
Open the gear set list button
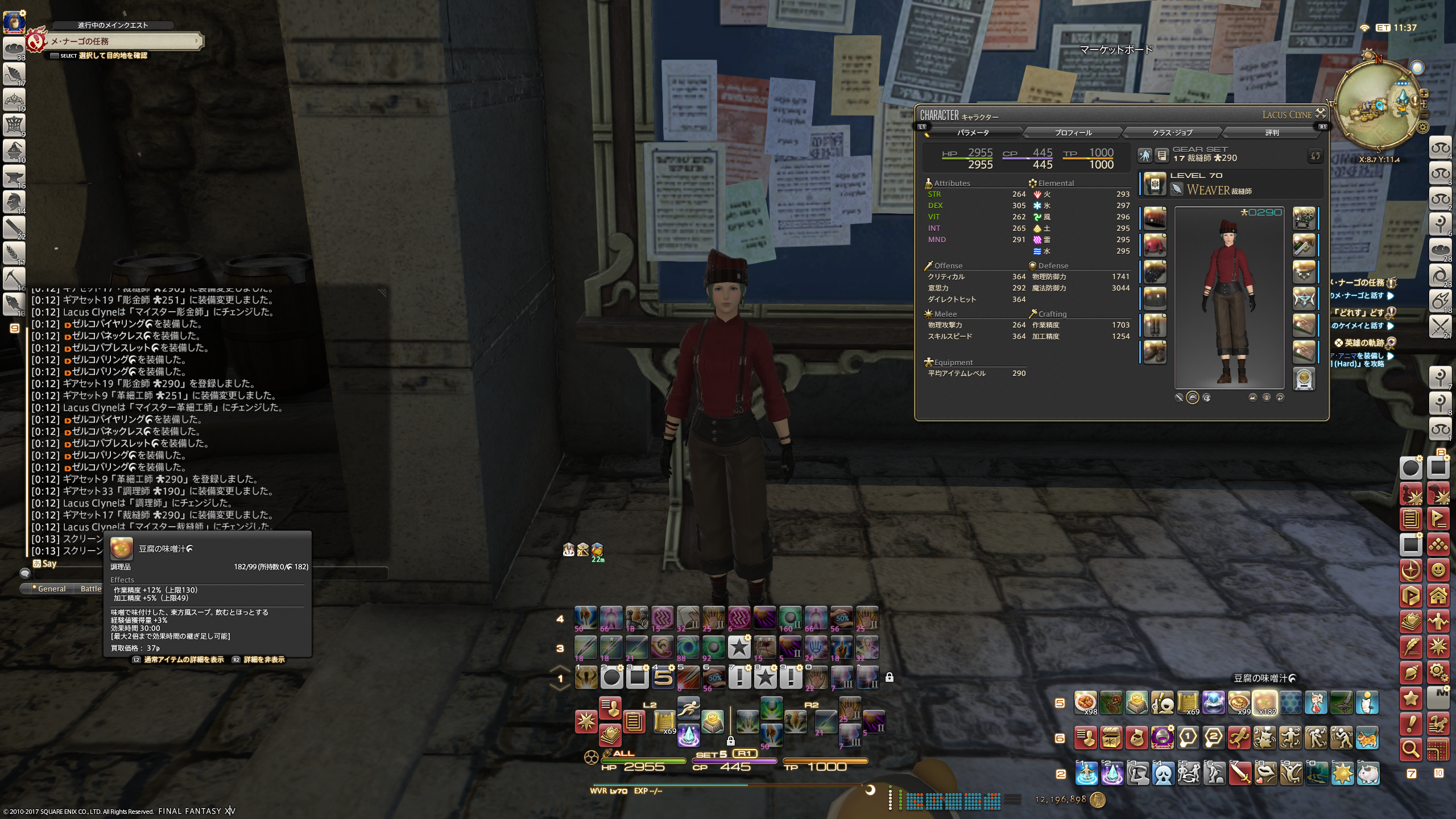pyautogui.click(x=1161, y=155)
